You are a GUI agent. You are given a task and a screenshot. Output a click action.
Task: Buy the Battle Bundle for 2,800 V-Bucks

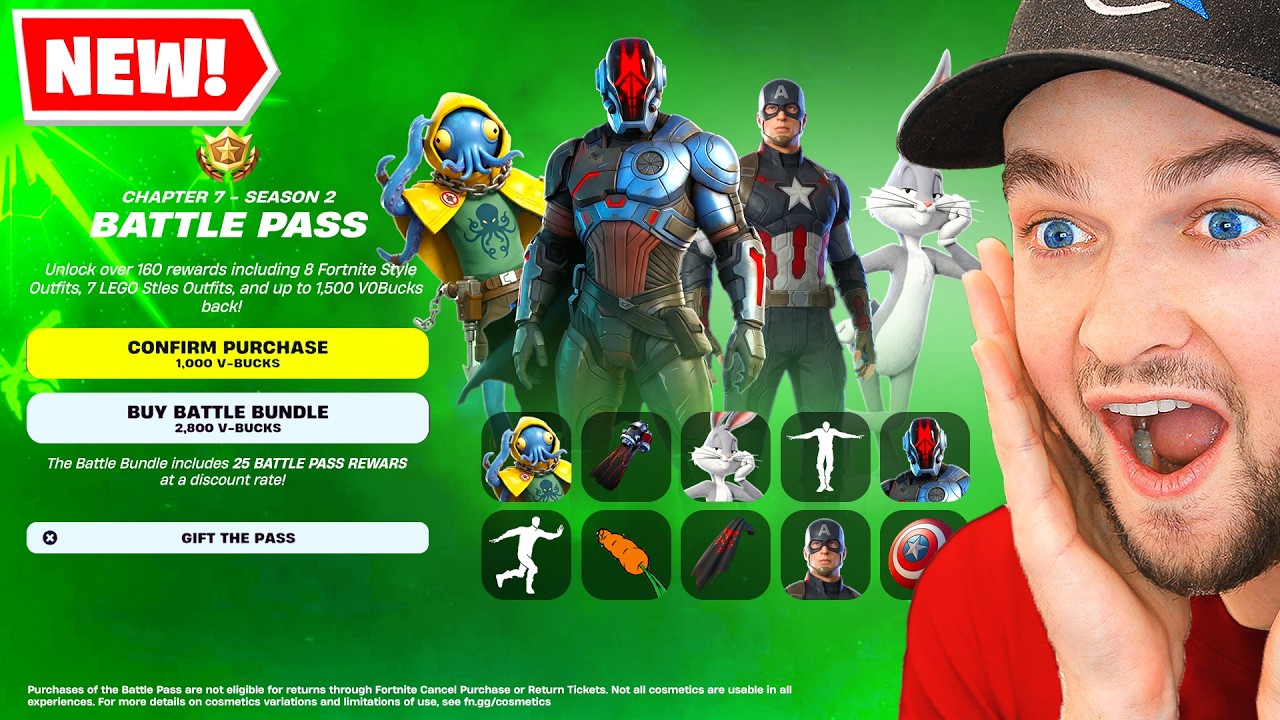point(228,418)
